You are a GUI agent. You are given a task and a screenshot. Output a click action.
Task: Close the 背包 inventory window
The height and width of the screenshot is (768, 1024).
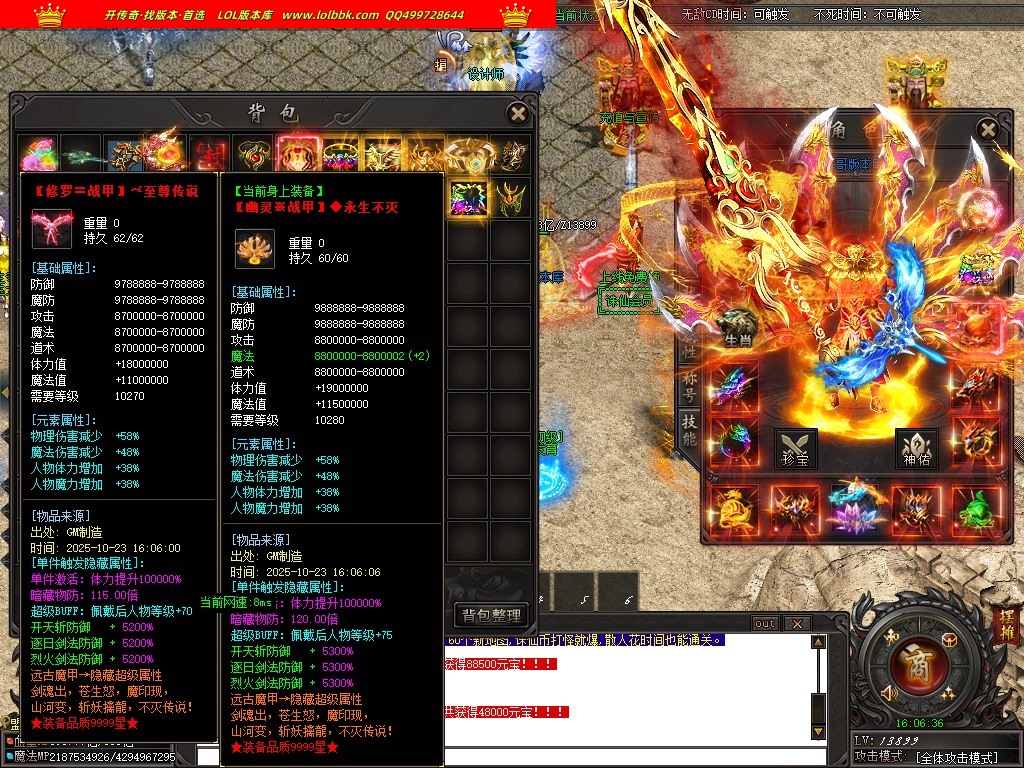coord(517,114)
